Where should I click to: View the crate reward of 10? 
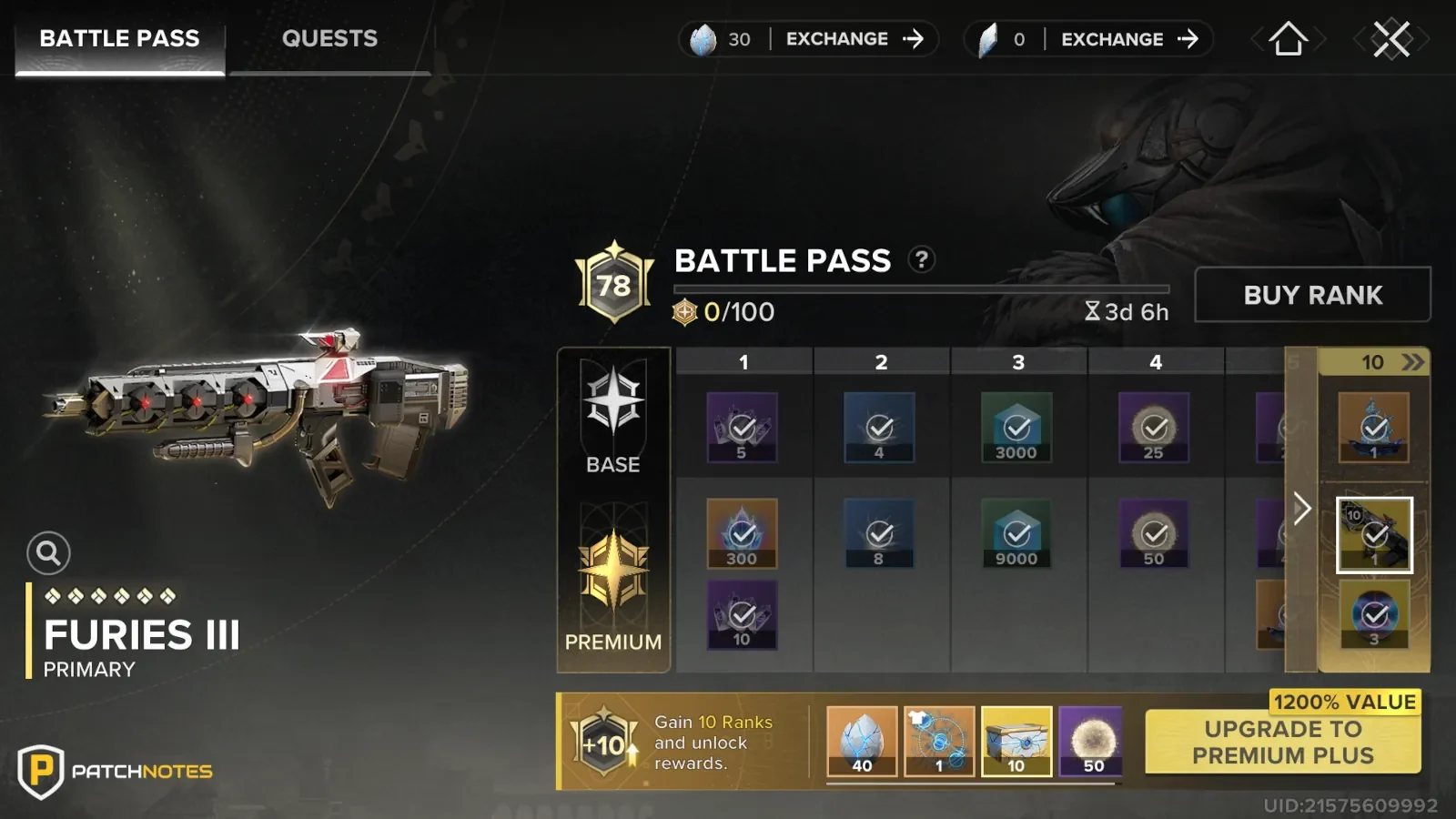(x=1016, y=742)
